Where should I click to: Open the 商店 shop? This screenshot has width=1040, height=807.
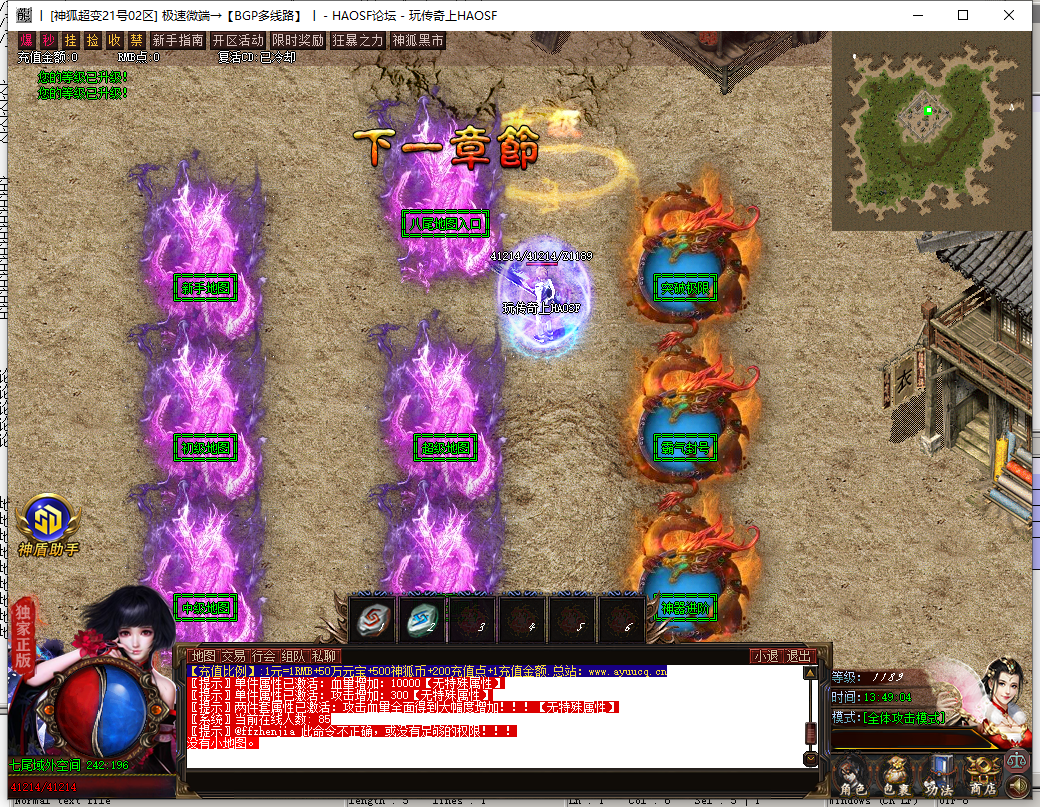click(x=981, y=776)
